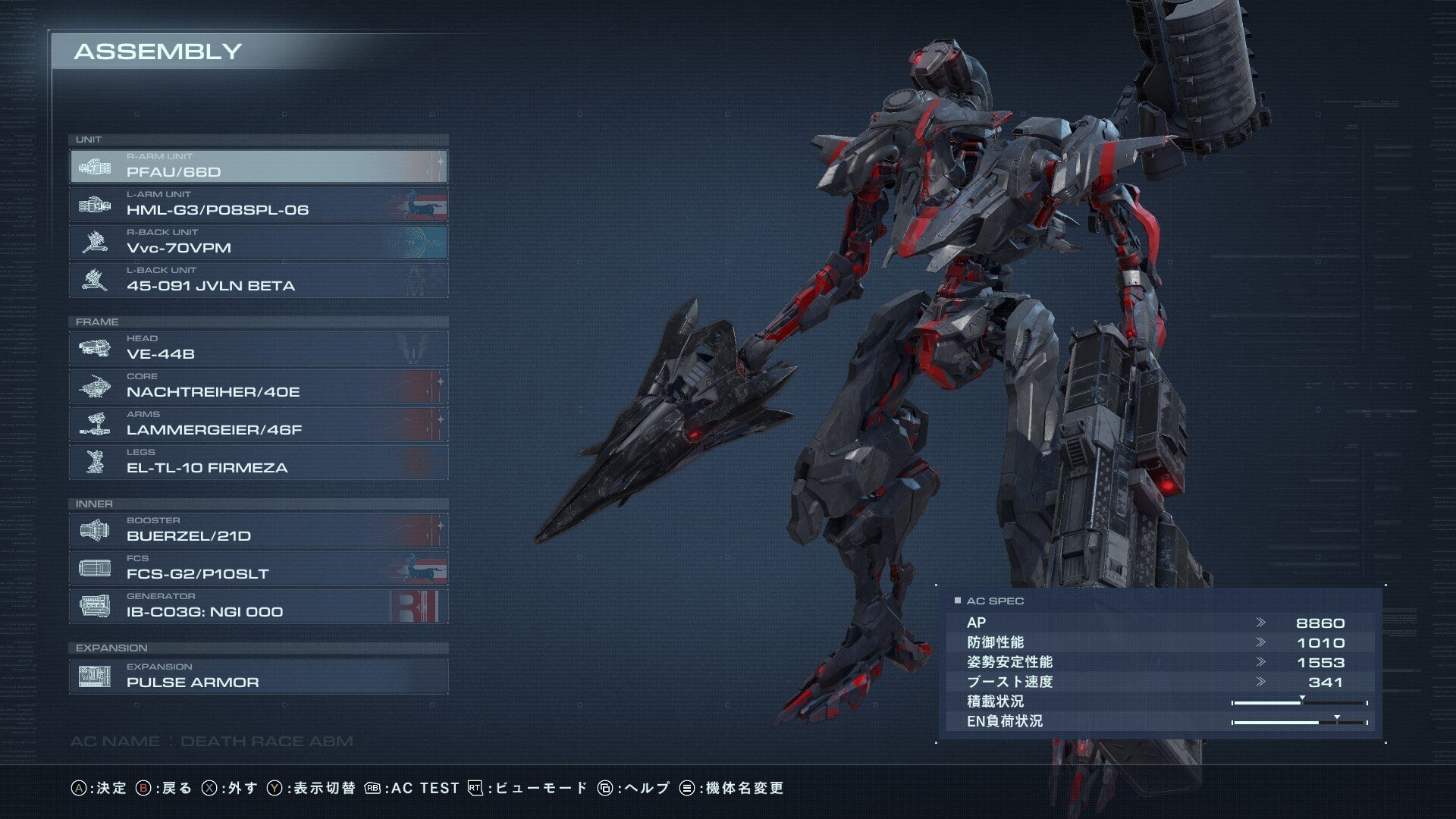
Task: Select the R-ARM UNIT PFAU/66D slot
Action: pos(259,166)
